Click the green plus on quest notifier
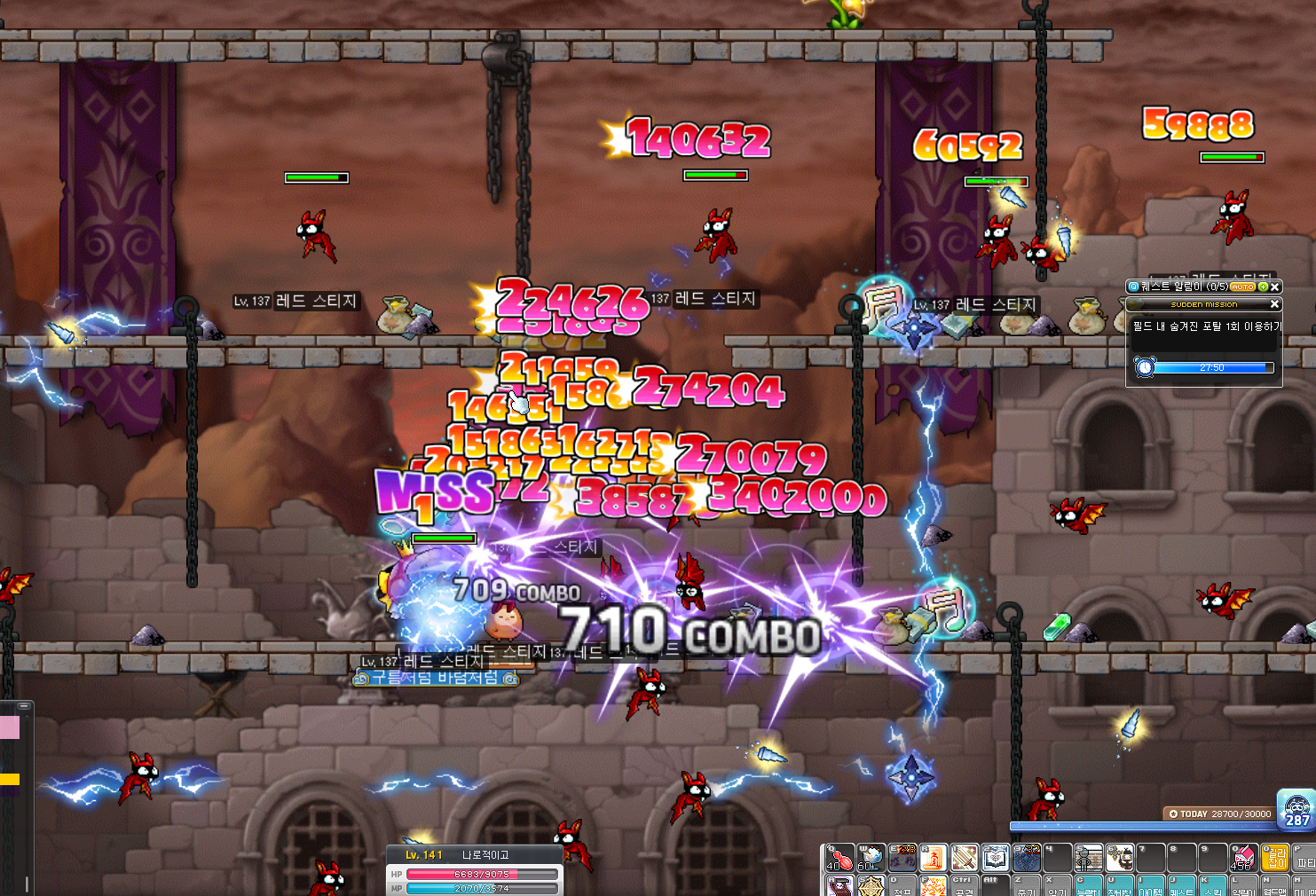Screen dimensions: 1316x896 point(1263,287)
